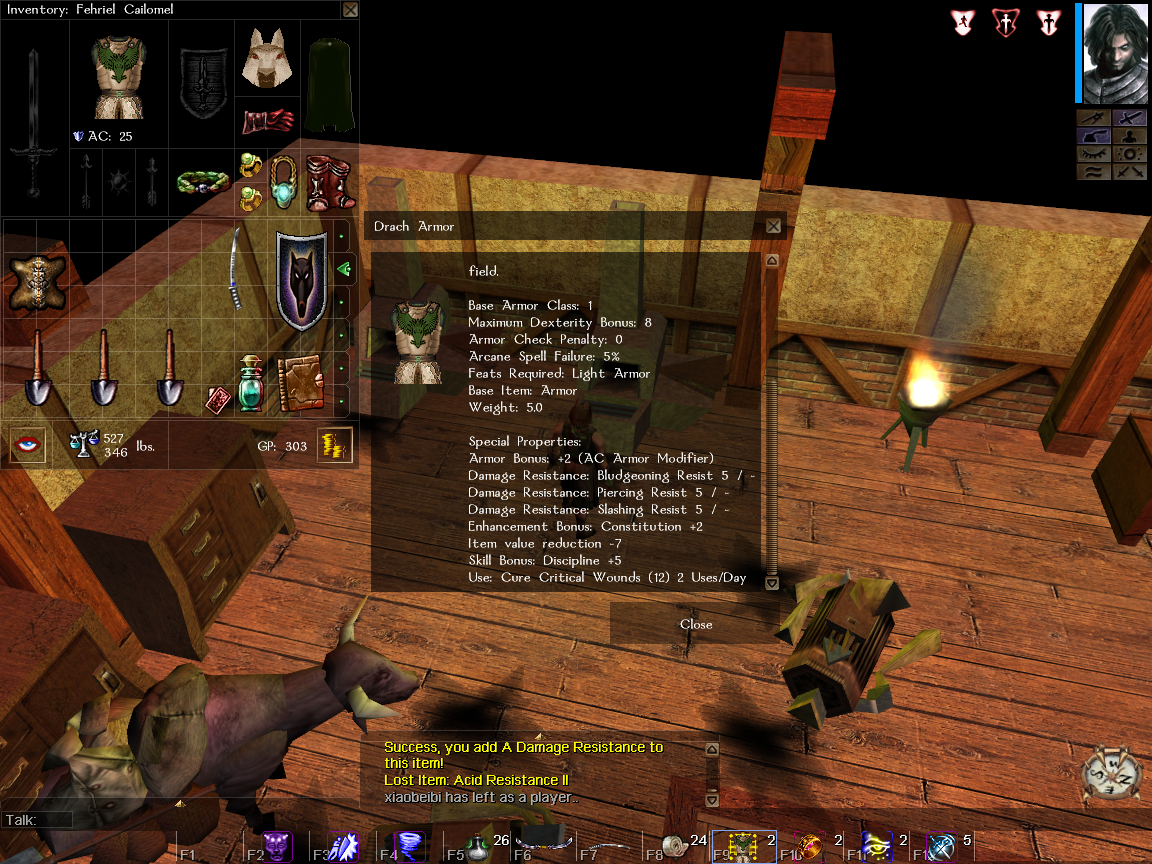Click the eye examine button in inventory

tap(28, 445)
